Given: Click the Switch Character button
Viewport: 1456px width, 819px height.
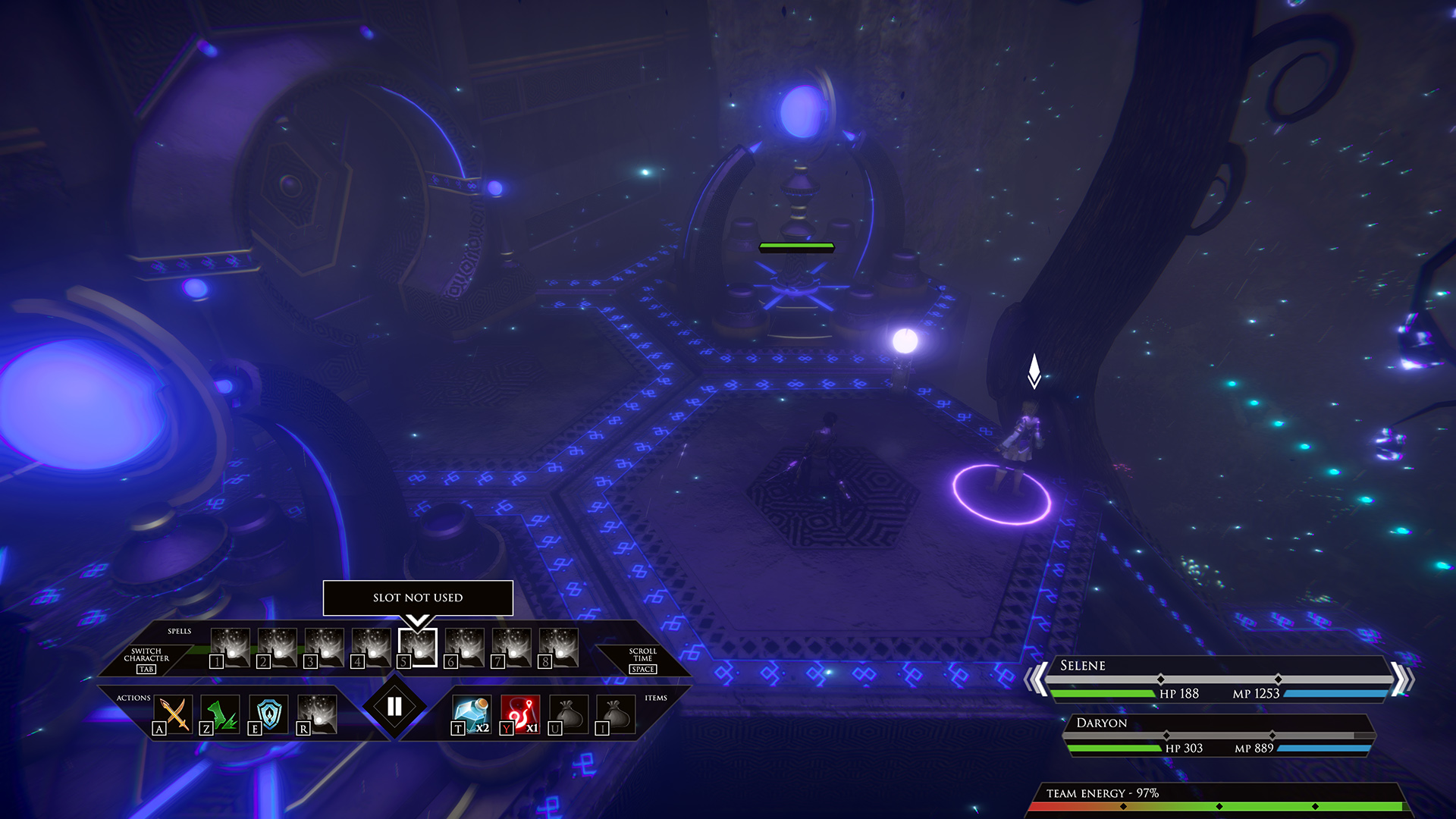Looking at the screenshot, I should pos(146,660).
